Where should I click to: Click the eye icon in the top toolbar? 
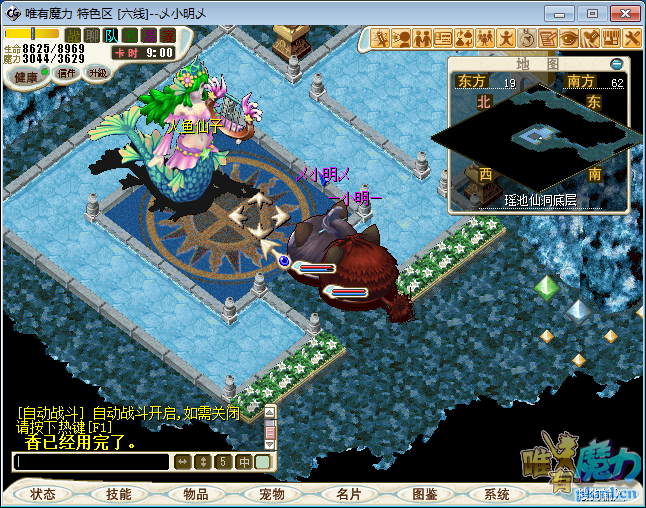pyautogui.click(x=569, y=38)
